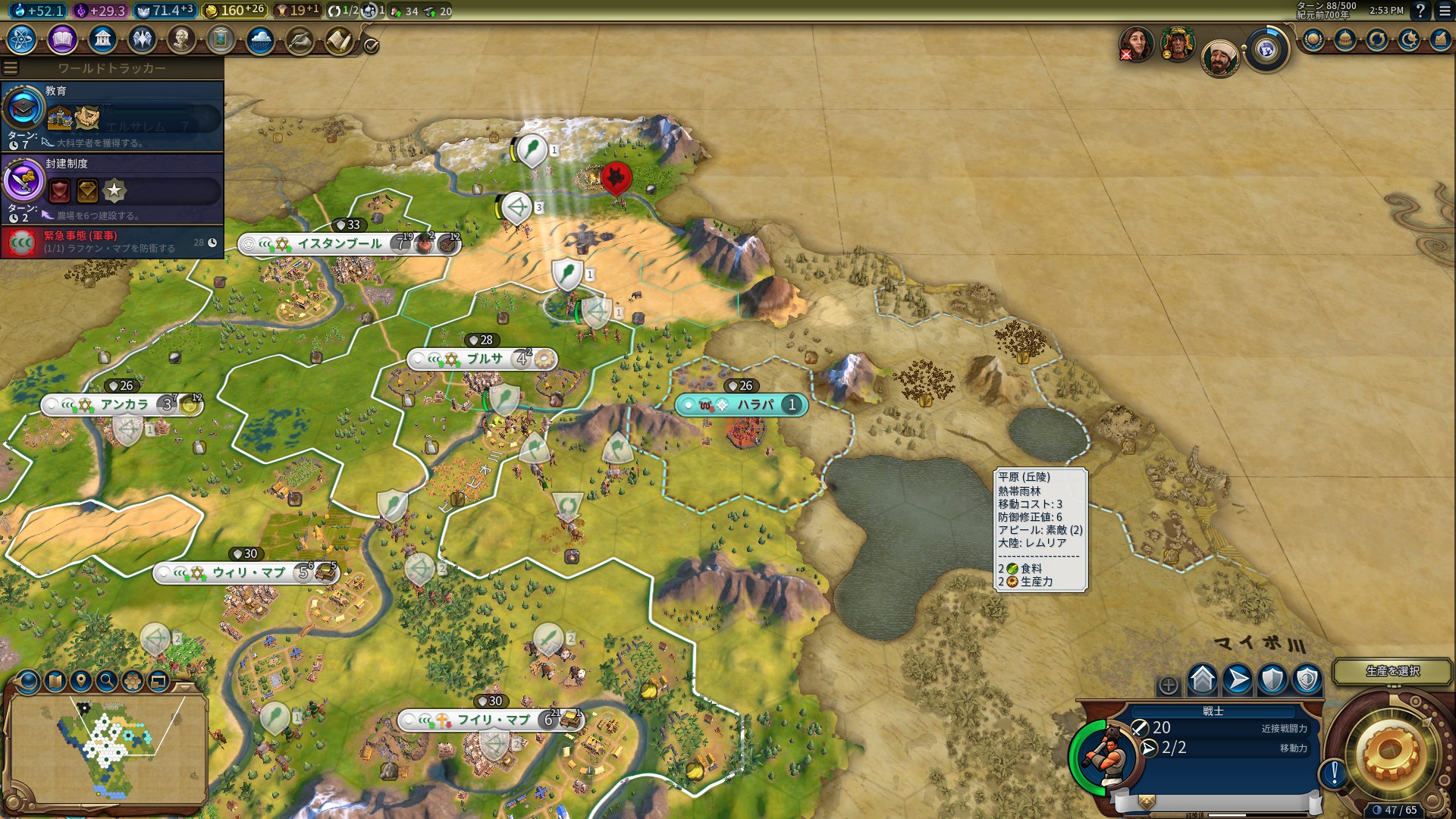The width and height of the screenshot is (1456, 819).
Task: Open the religion winged icon
Action: [142, 39]
